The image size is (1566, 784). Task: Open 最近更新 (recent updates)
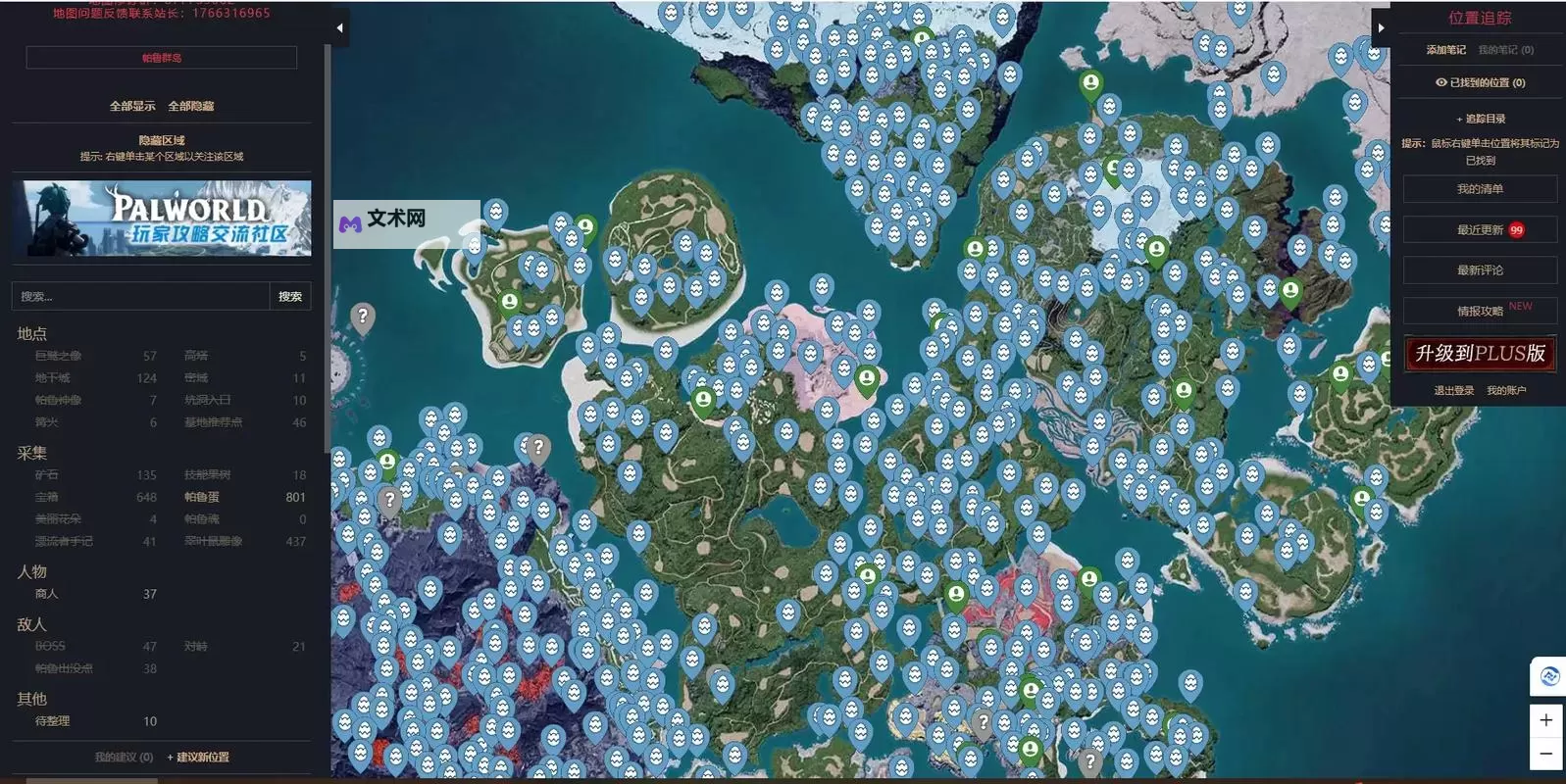(x=1480, y=230)
